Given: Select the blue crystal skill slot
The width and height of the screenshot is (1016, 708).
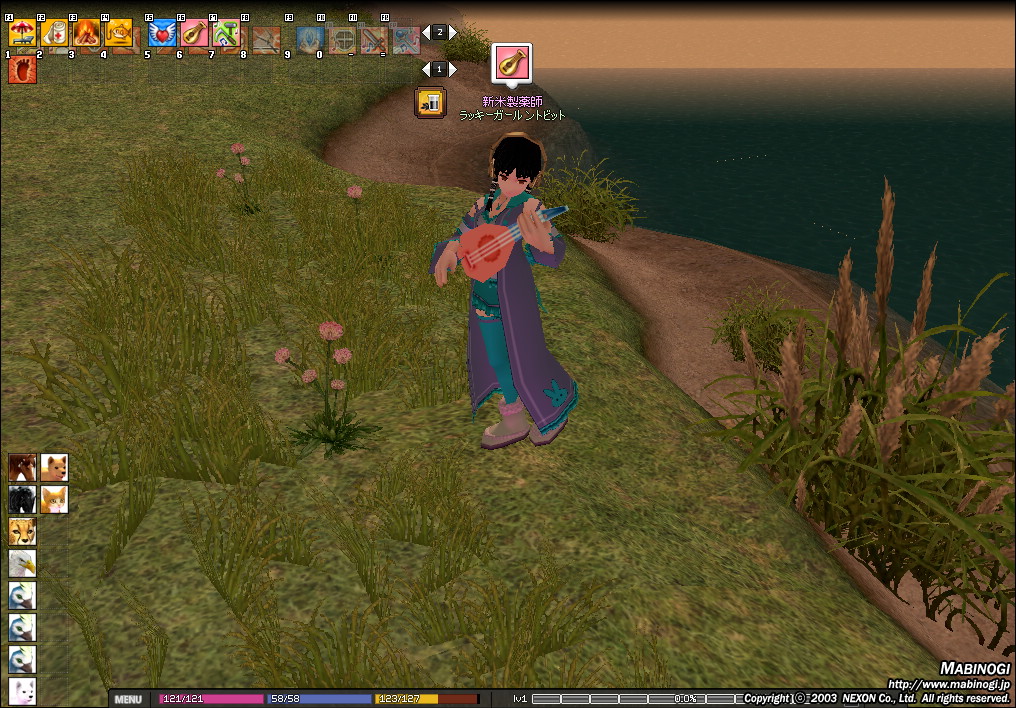Looking at the screenshot, I should [x=310, y=38].
